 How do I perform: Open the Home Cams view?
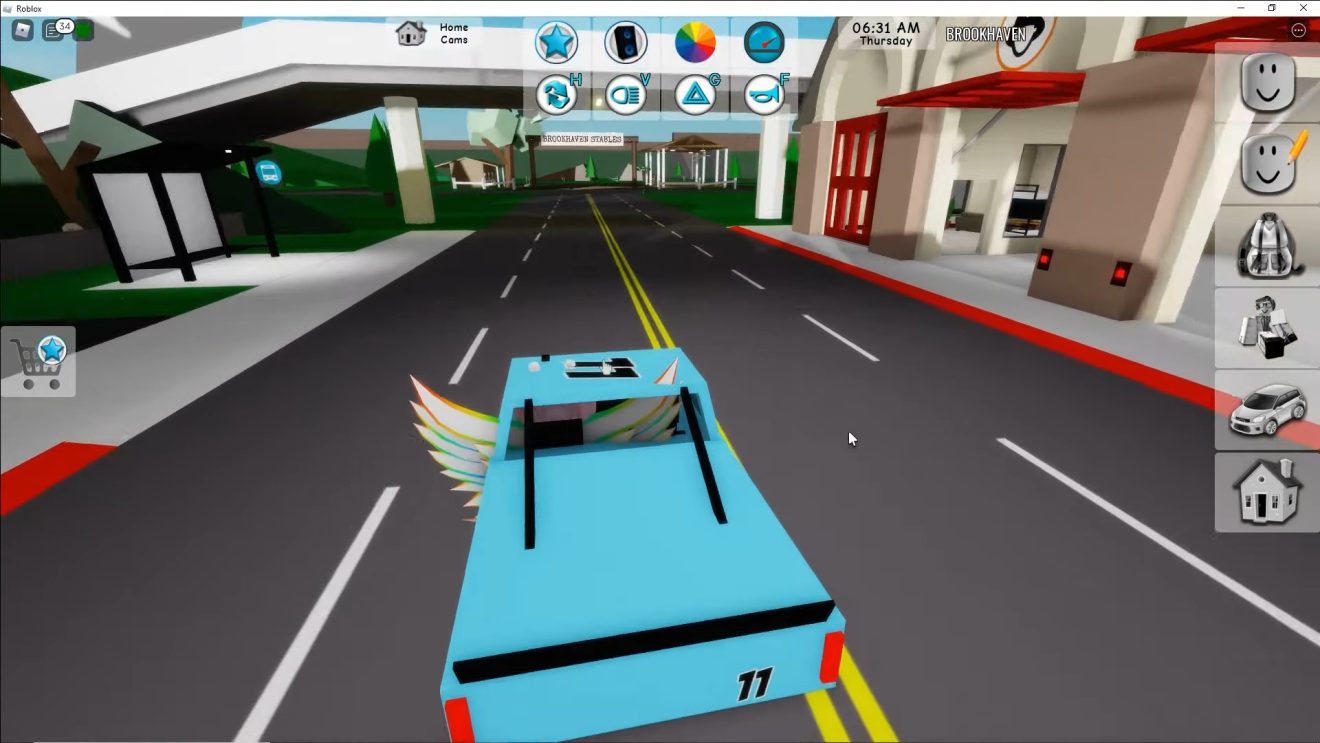point(432,34)
